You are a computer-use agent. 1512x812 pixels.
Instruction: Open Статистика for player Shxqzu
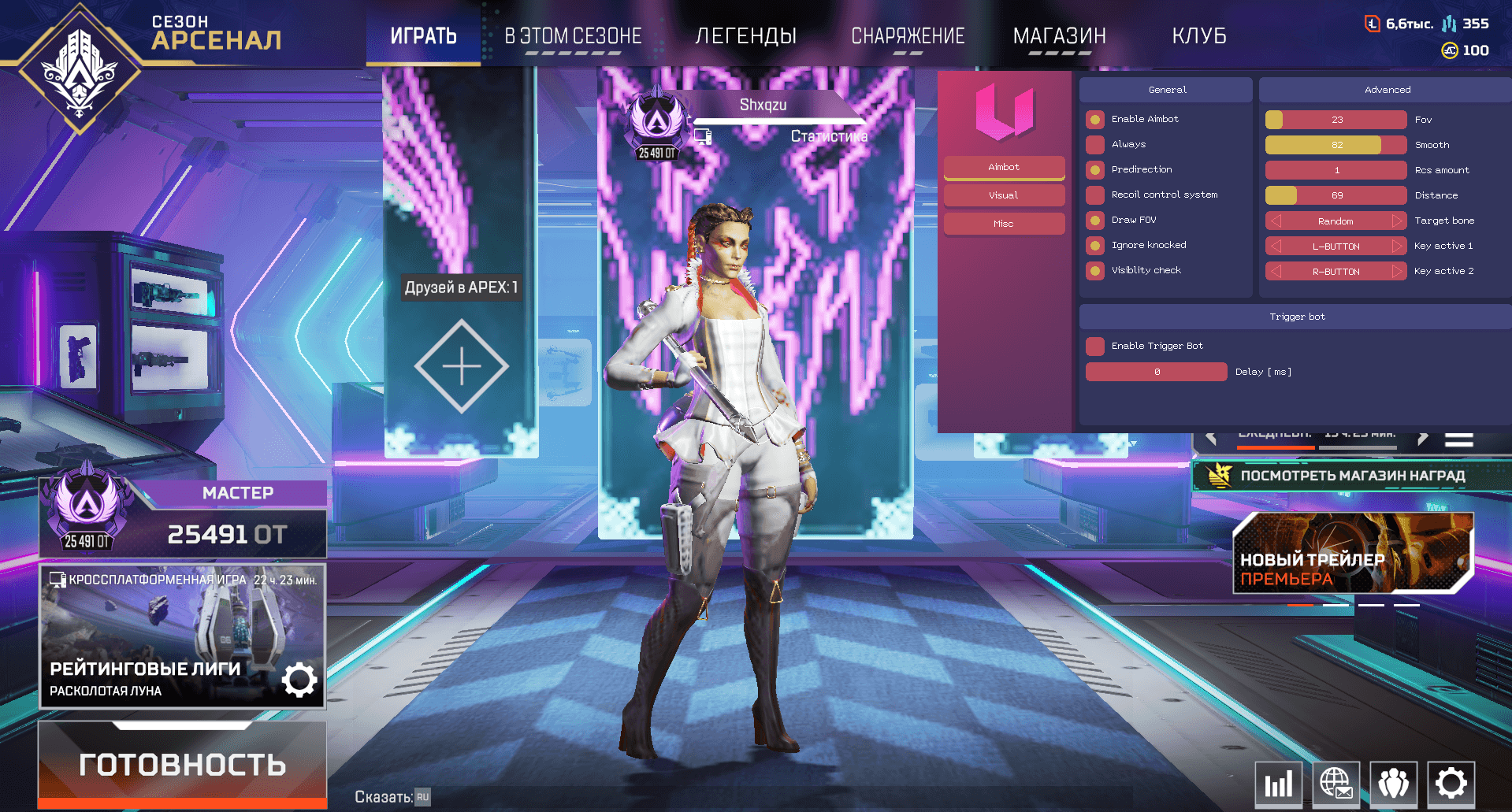coord(829,136)
